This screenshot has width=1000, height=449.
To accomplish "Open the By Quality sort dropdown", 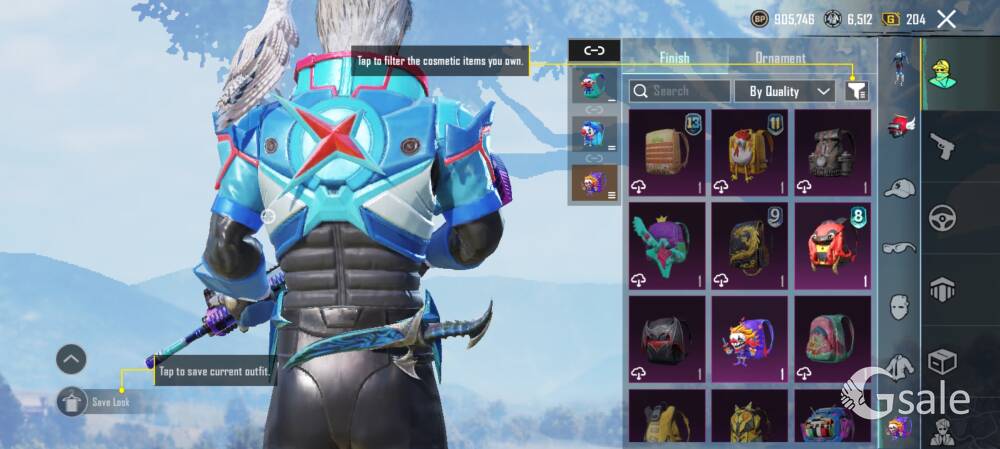I will 784,91.
